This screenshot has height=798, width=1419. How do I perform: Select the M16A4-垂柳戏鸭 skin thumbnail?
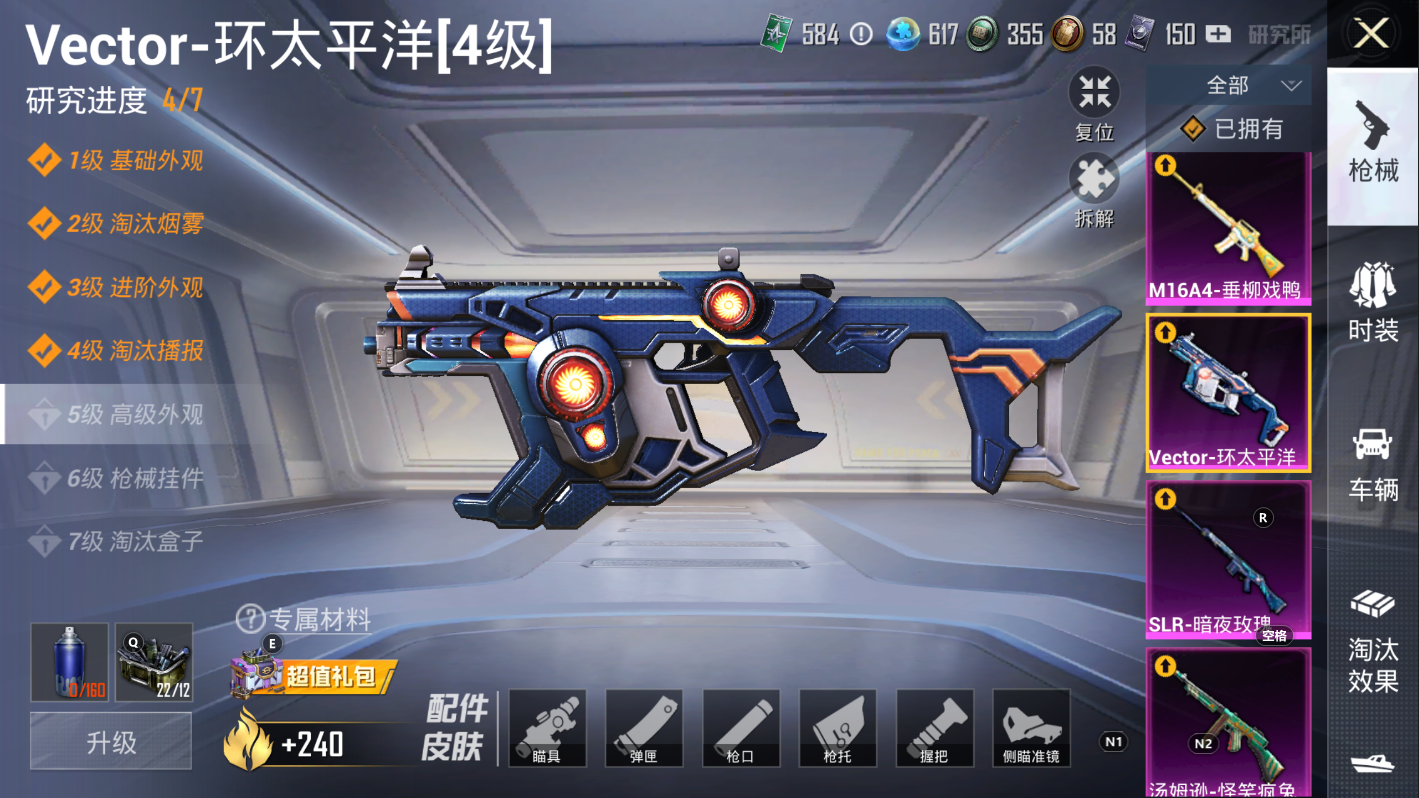point(1227,227)
